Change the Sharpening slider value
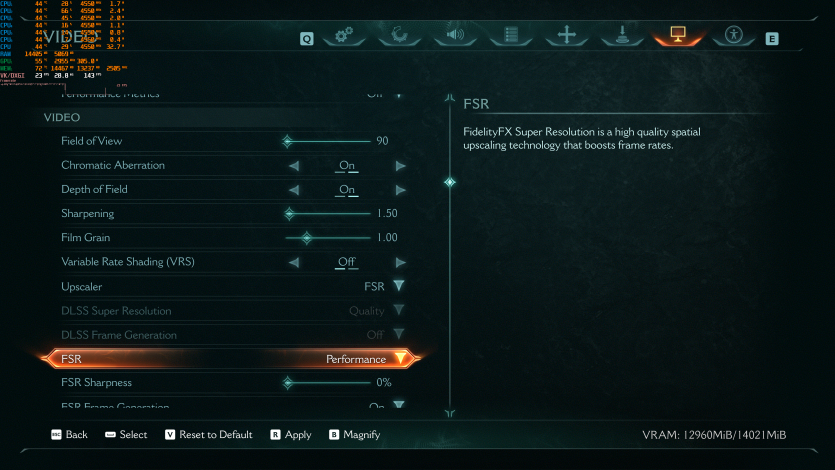 point(290,214)
